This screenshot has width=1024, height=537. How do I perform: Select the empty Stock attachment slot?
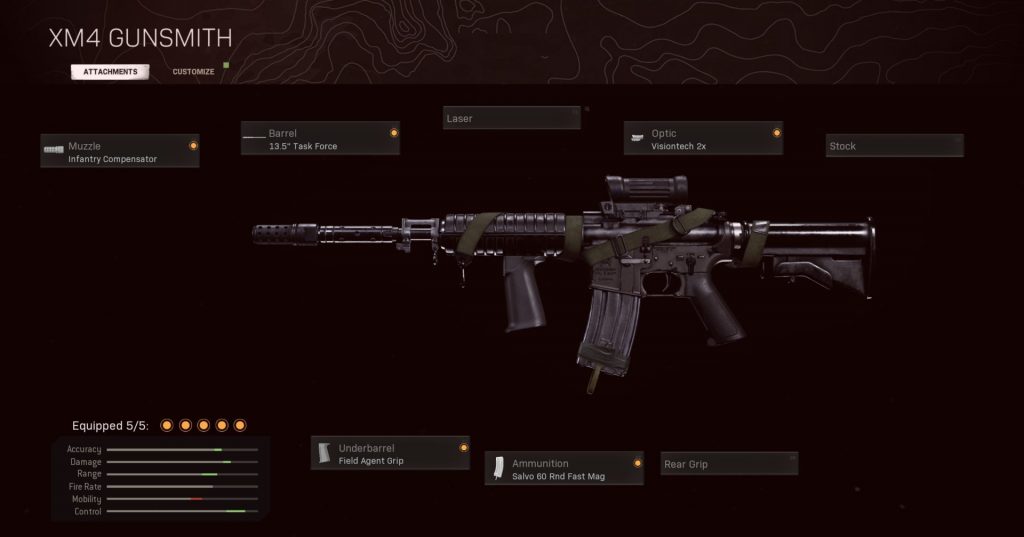[894, 146]
